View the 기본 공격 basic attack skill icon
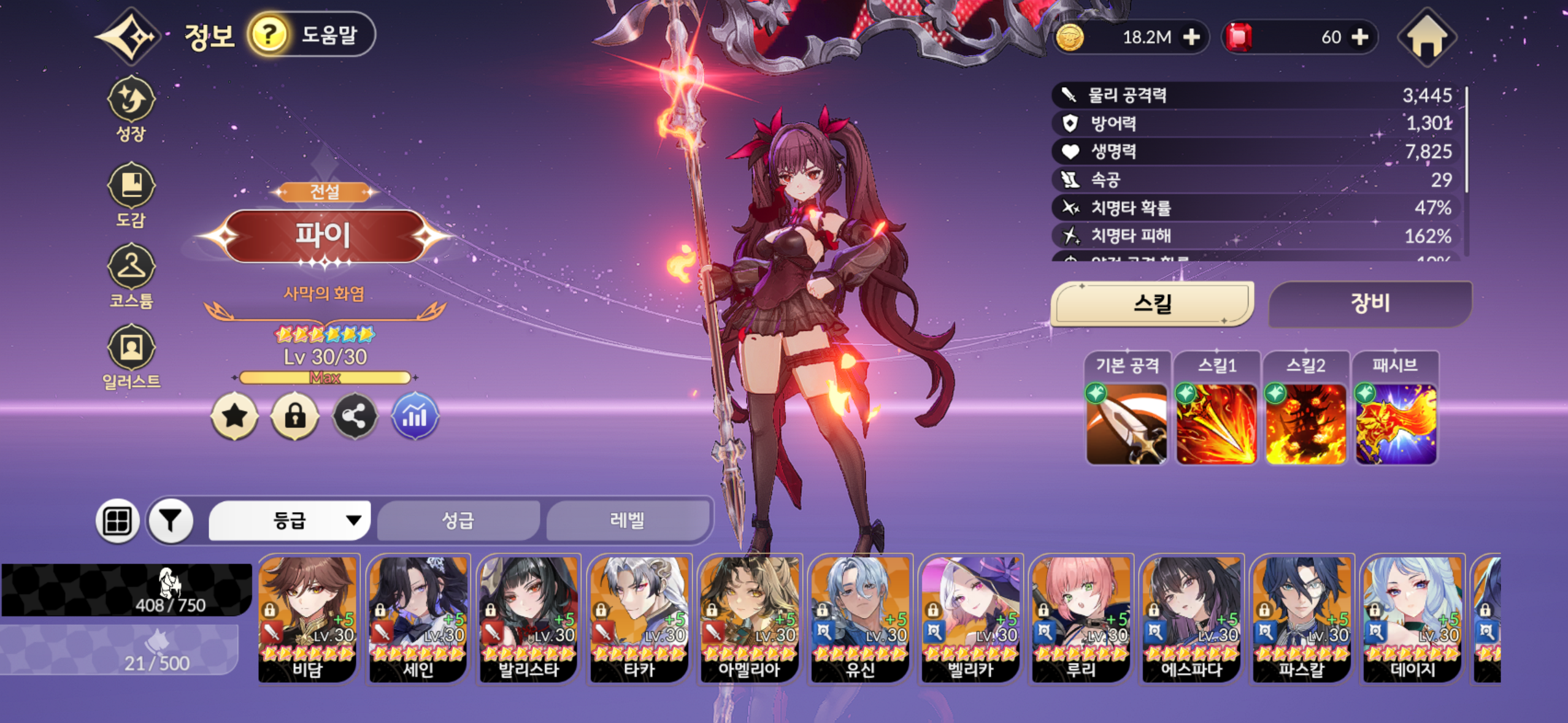The height and width of the screenshot is (723, 1568). click(1126, 424)
